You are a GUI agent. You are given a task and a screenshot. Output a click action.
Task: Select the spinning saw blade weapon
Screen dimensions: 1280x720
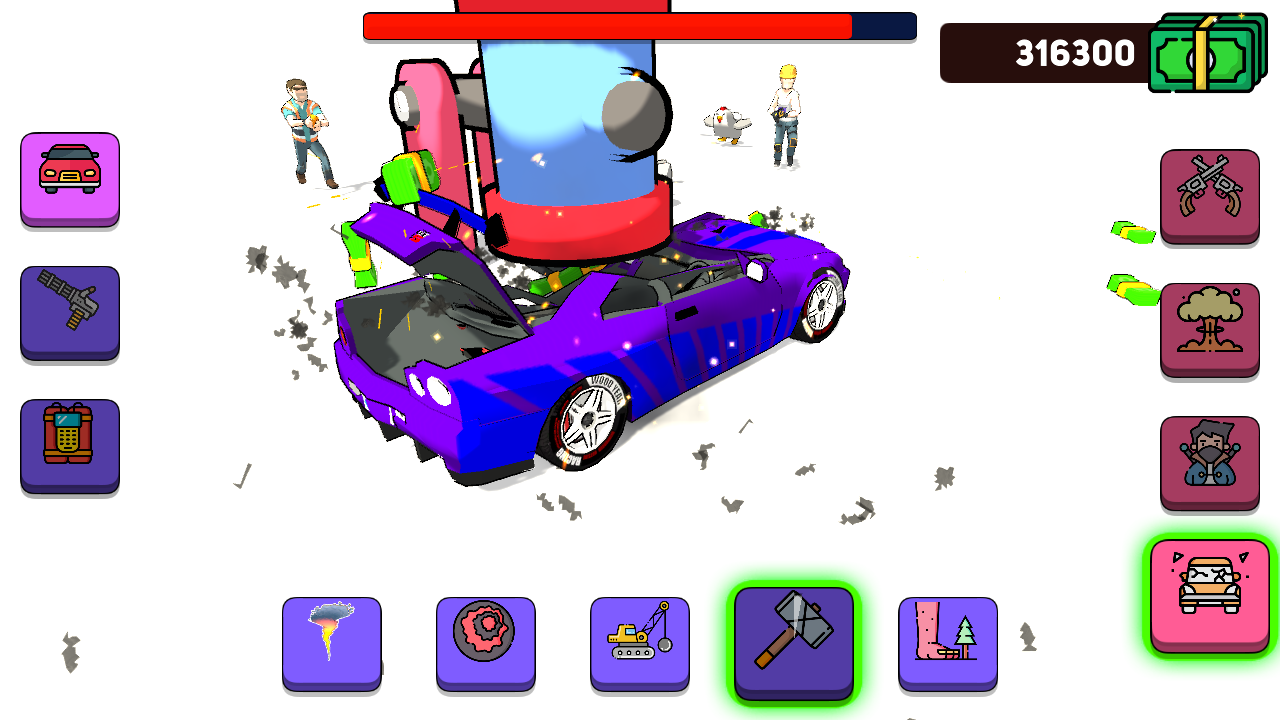pos(486,642)
